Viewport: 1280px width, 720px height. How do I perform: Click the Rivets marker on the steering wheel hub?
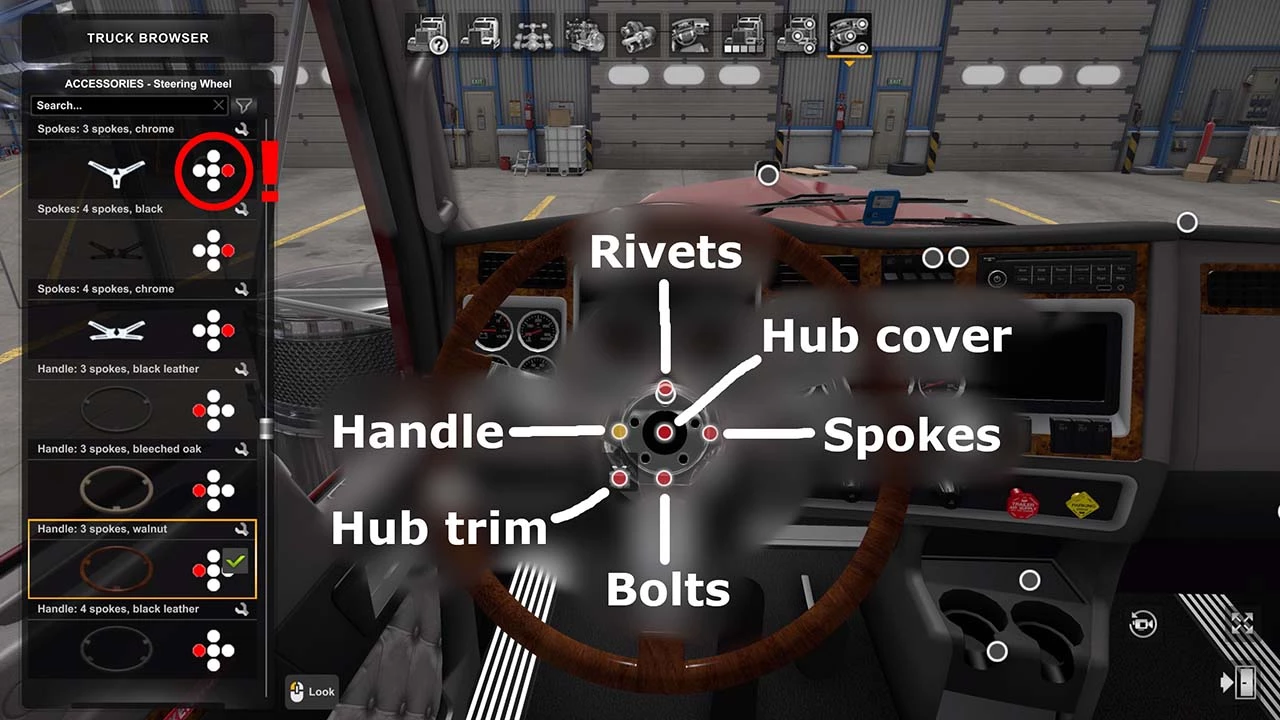(666, 391)
